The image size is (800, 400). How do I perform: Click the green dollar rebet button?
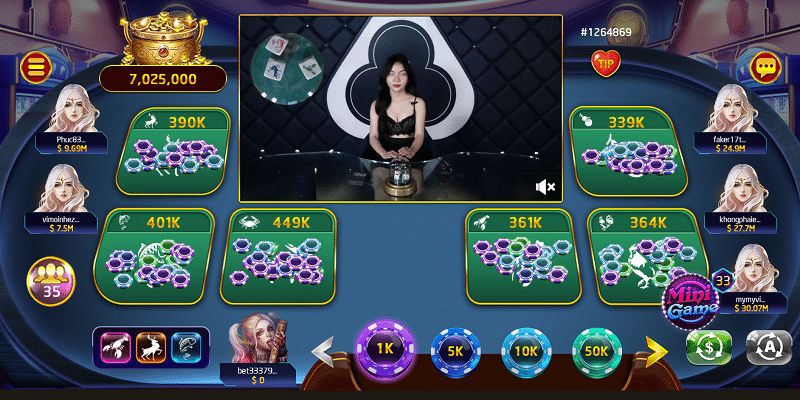point(708,347)
